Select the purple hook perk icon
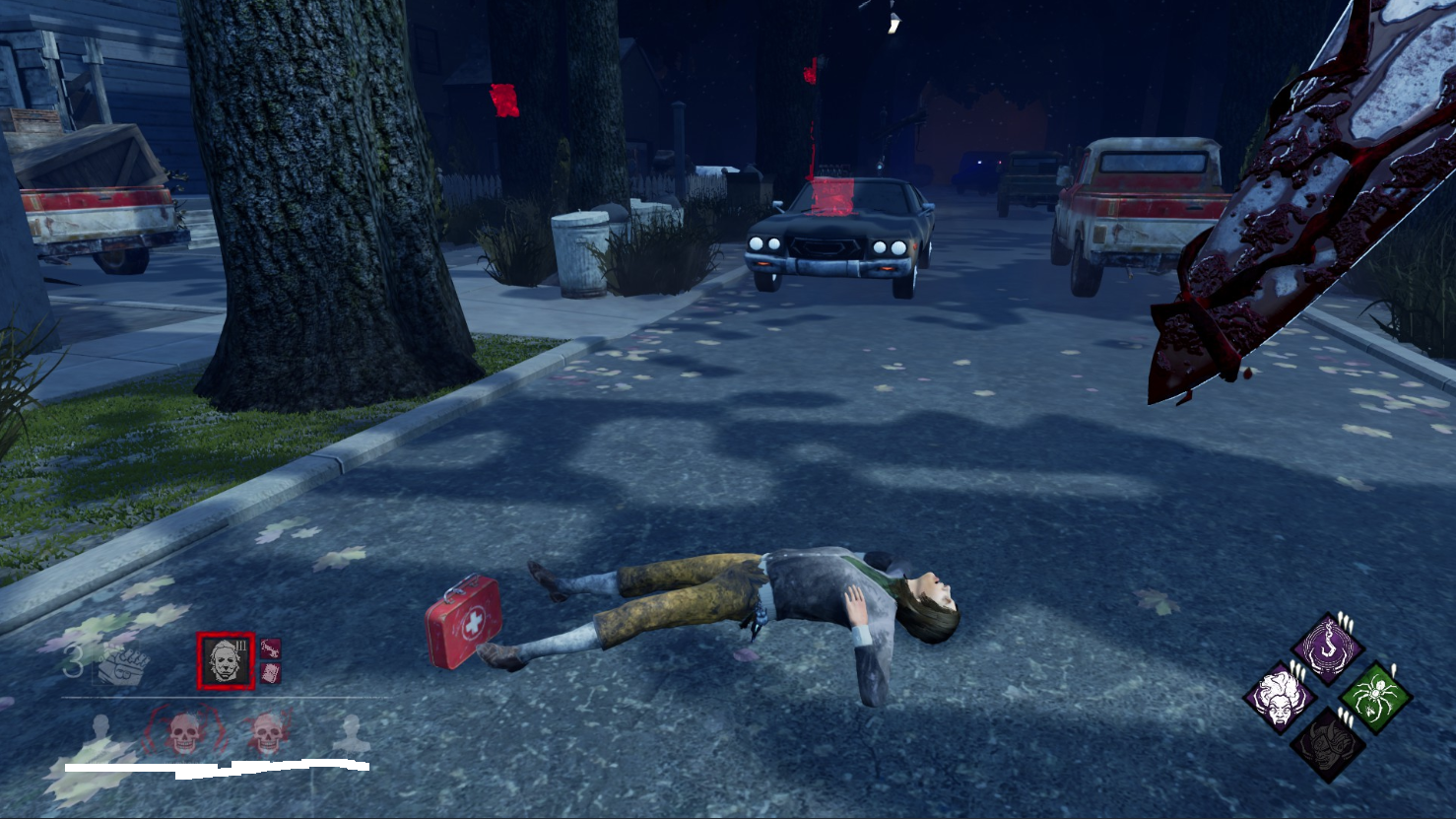This screenshot has height=819, width=1456. tap(1328, 648)
